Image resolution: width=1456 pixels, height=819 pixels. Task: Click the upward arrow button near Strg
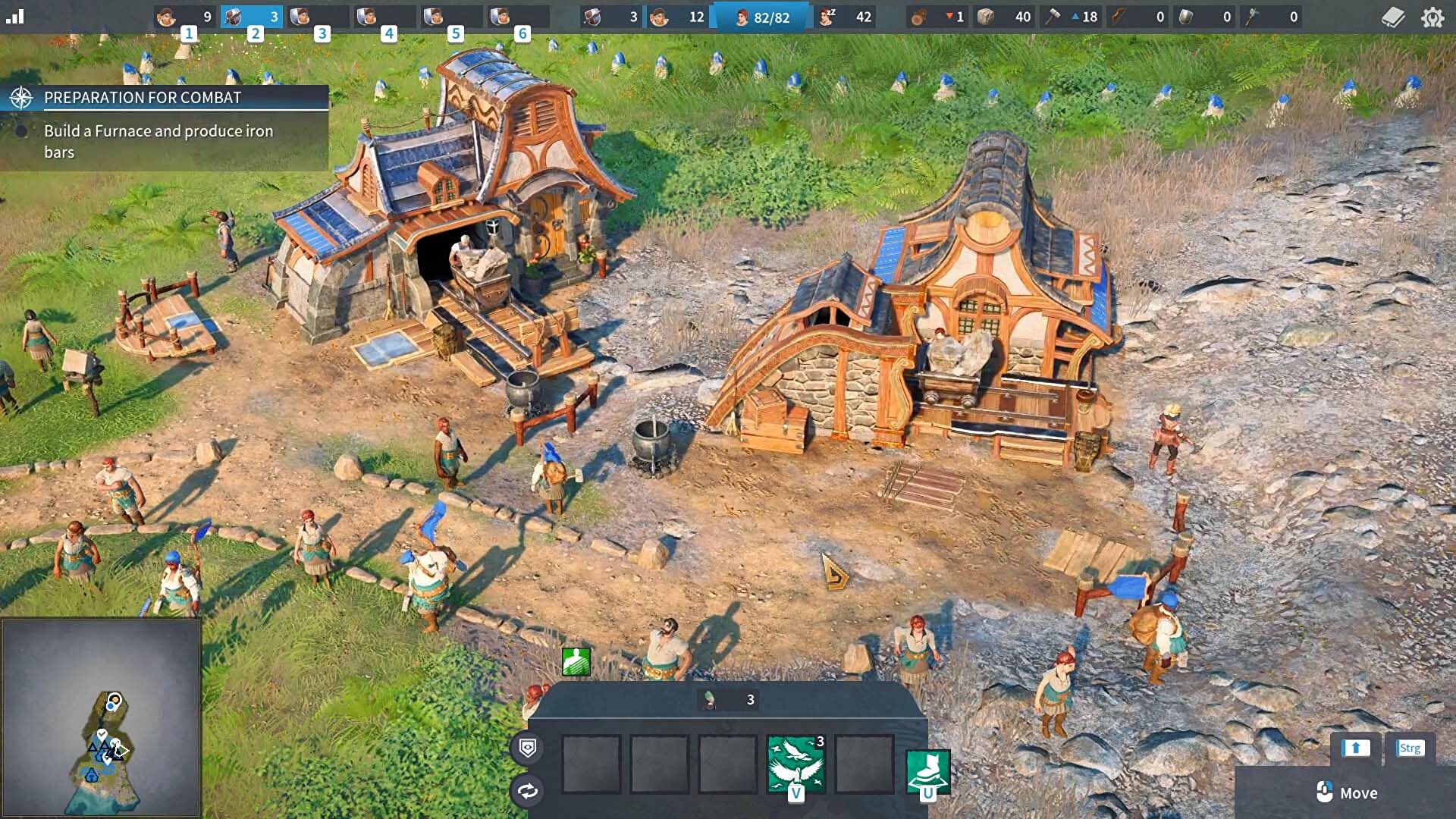pos(1355,748)
